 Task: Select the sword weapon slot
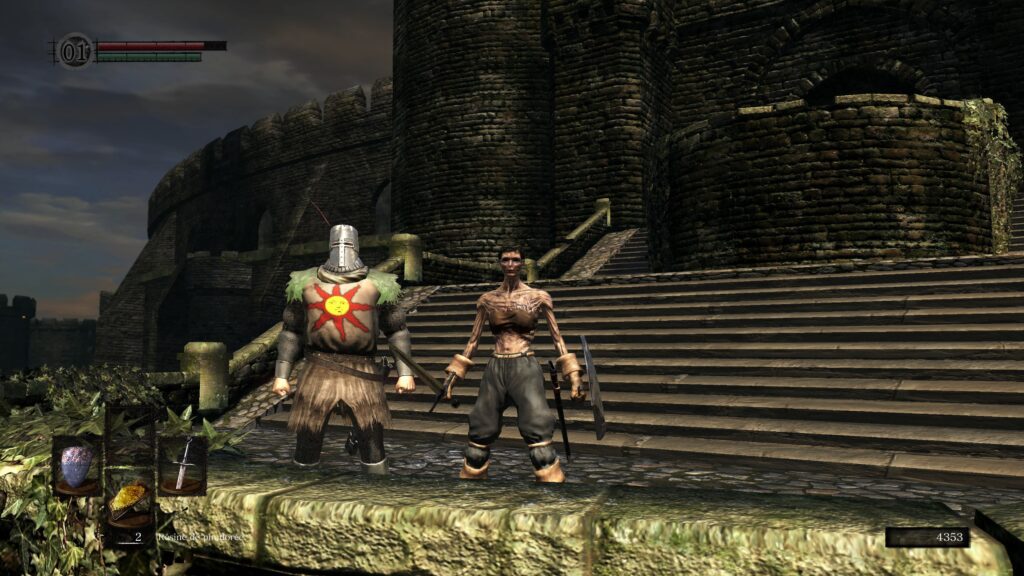pos(182,466)
